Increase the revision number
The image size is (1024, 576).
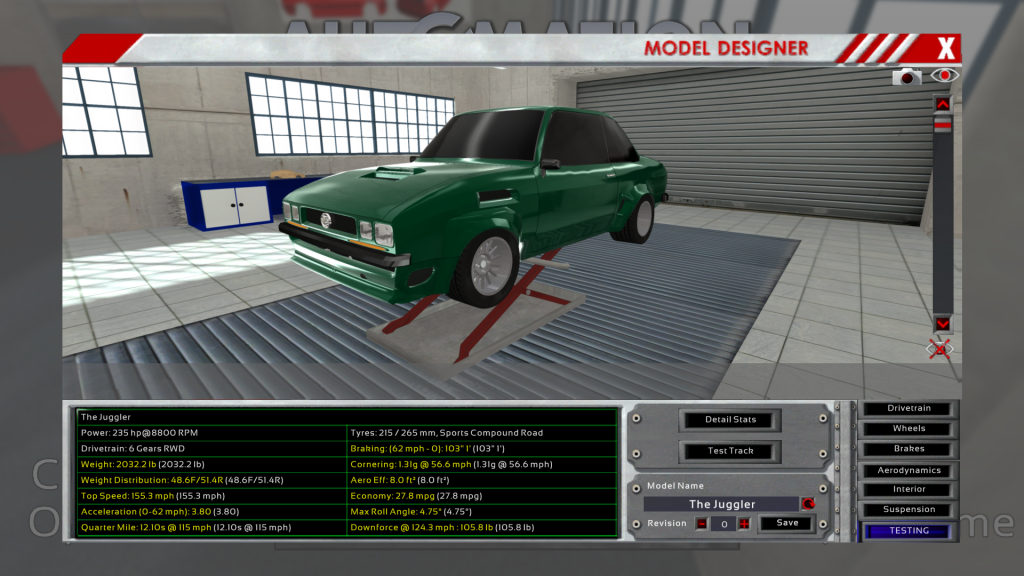coord(743,524)
